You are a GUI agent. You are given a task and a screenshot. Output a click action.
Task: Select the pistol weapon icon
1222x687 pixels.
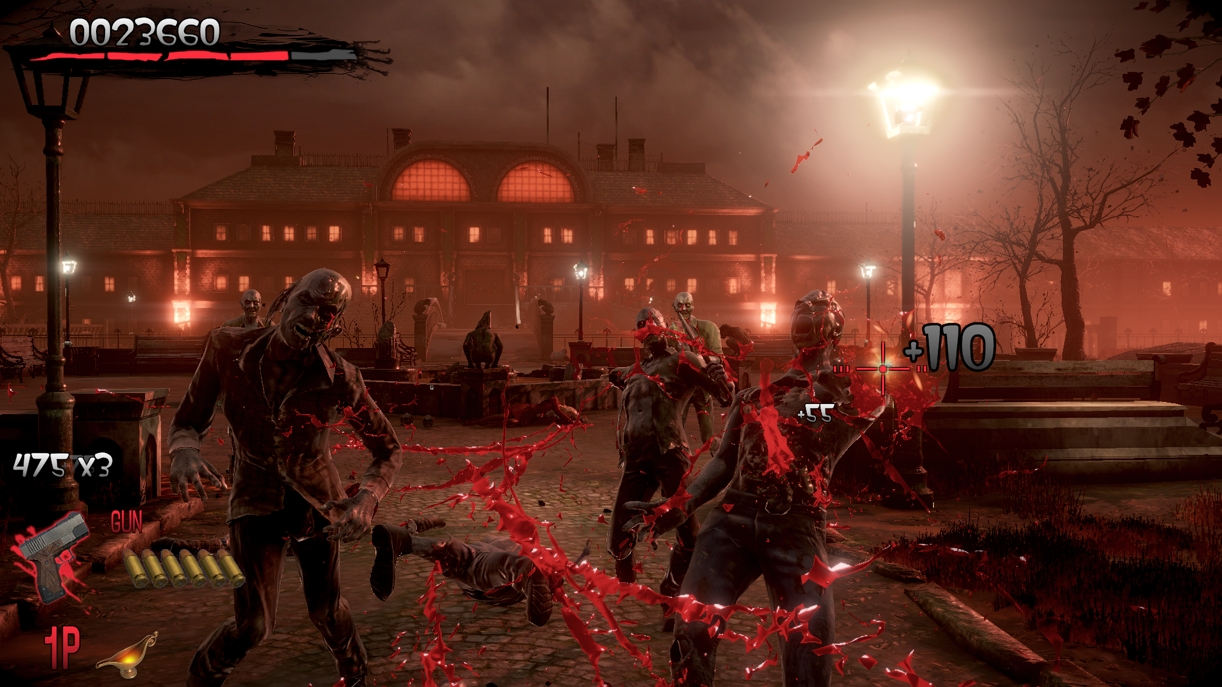tap(53, 556)
